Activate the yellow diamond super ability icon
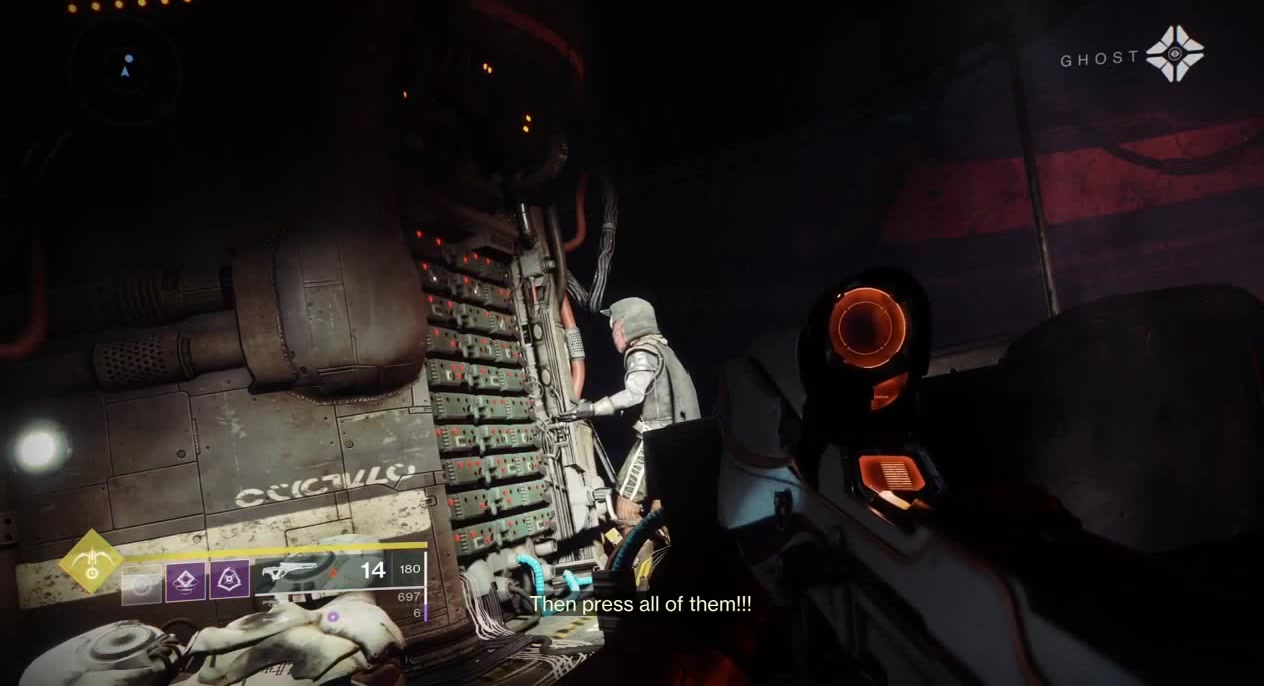The height and width of the screenshot is (686, 1264). coord(91,562)
